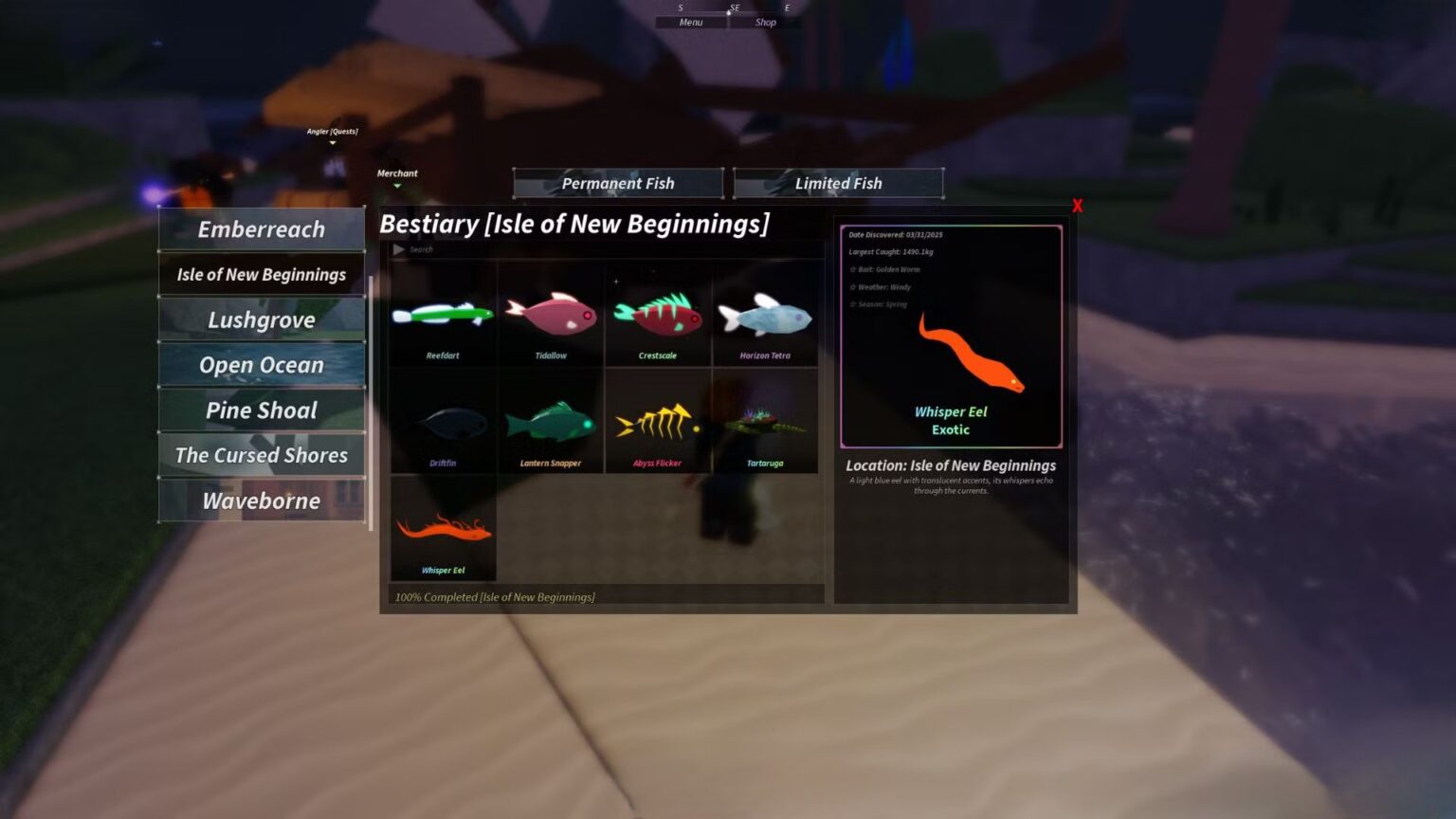View details for the Crestscale fish
The height and width of the screenshot is (819, 1456).
click(657, 318)
